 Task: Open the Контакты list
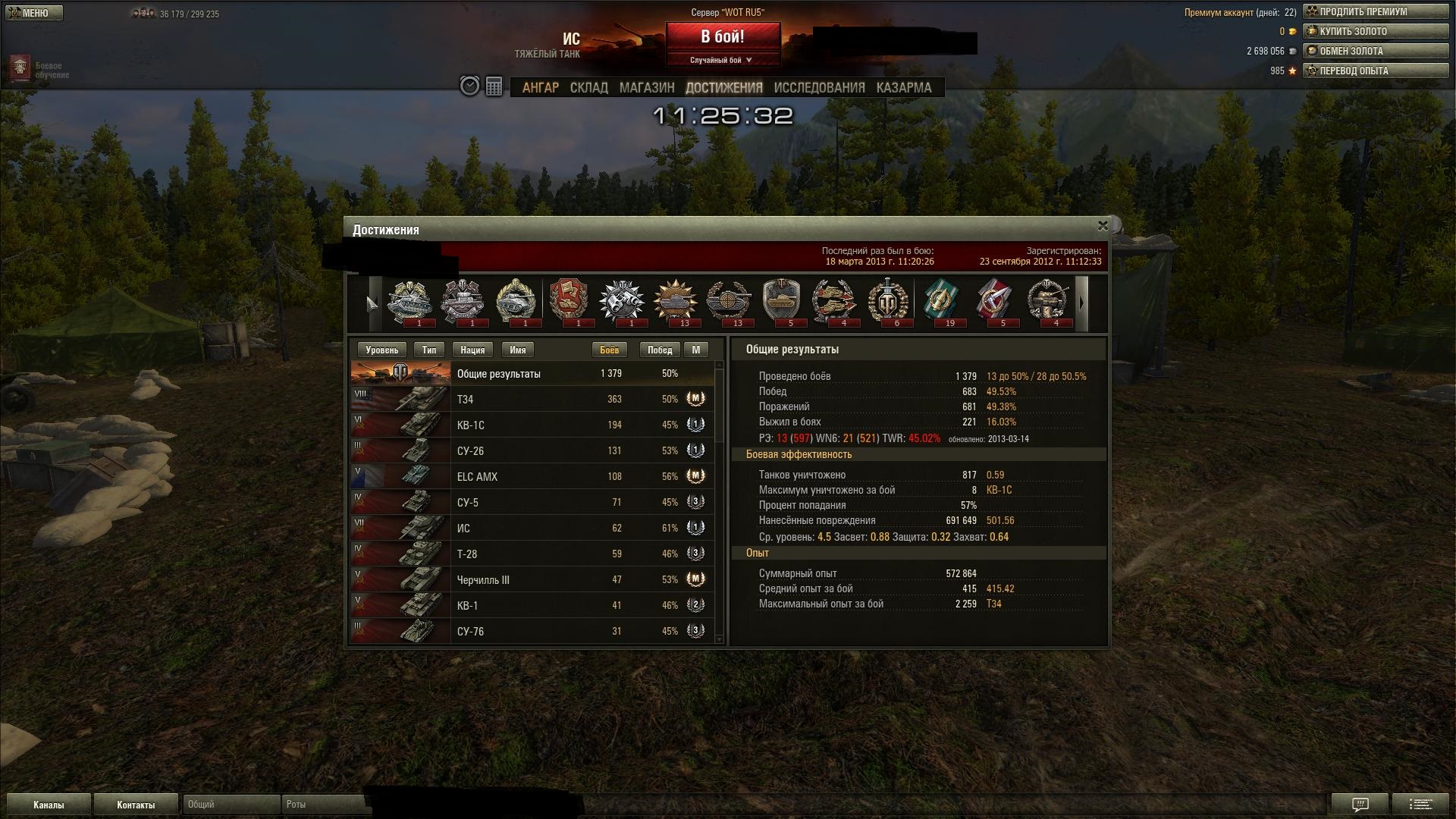point(136,805)
